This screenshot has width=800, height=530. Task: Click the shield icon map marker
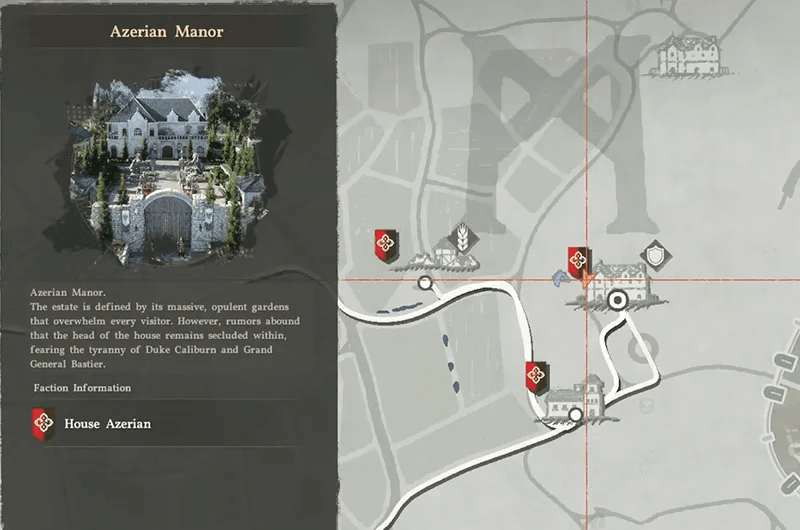coord(652,252)
